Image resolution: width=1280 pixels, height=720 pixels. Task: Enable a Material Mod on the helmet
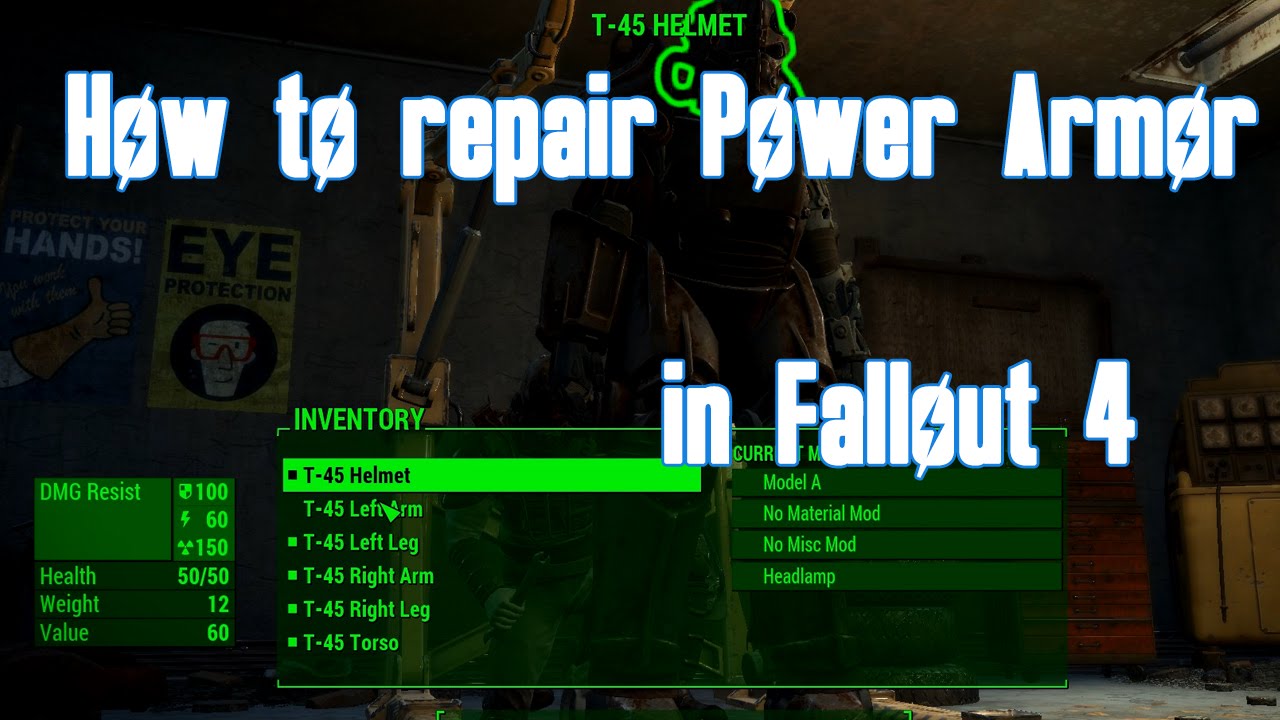coord(820,513)
